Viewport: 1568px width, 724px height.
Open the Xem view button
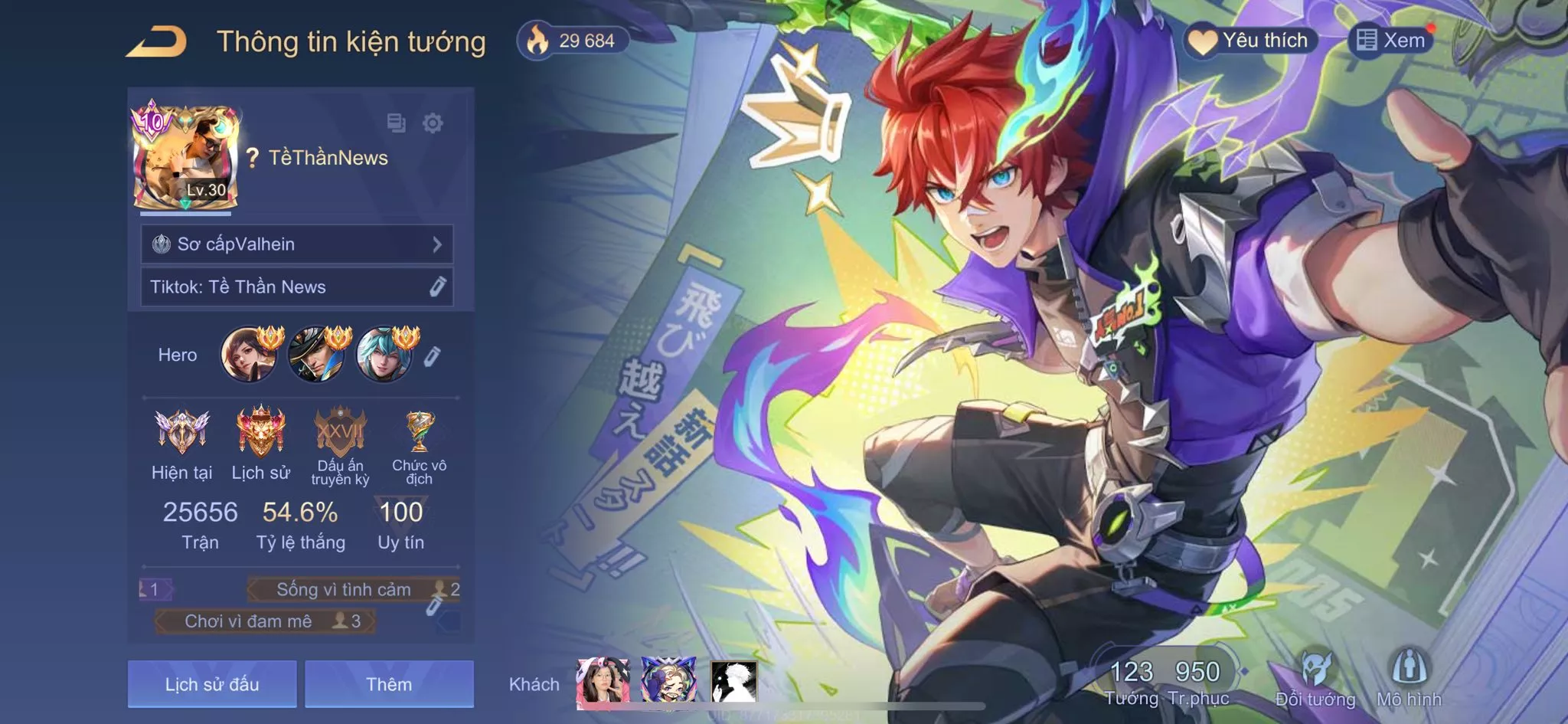point(1390,41)
